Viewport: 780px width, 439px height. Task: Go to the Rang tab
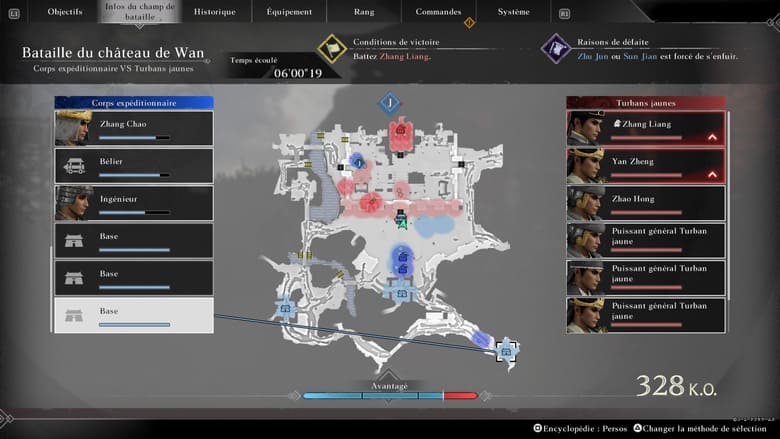click(x=364, y=12)
